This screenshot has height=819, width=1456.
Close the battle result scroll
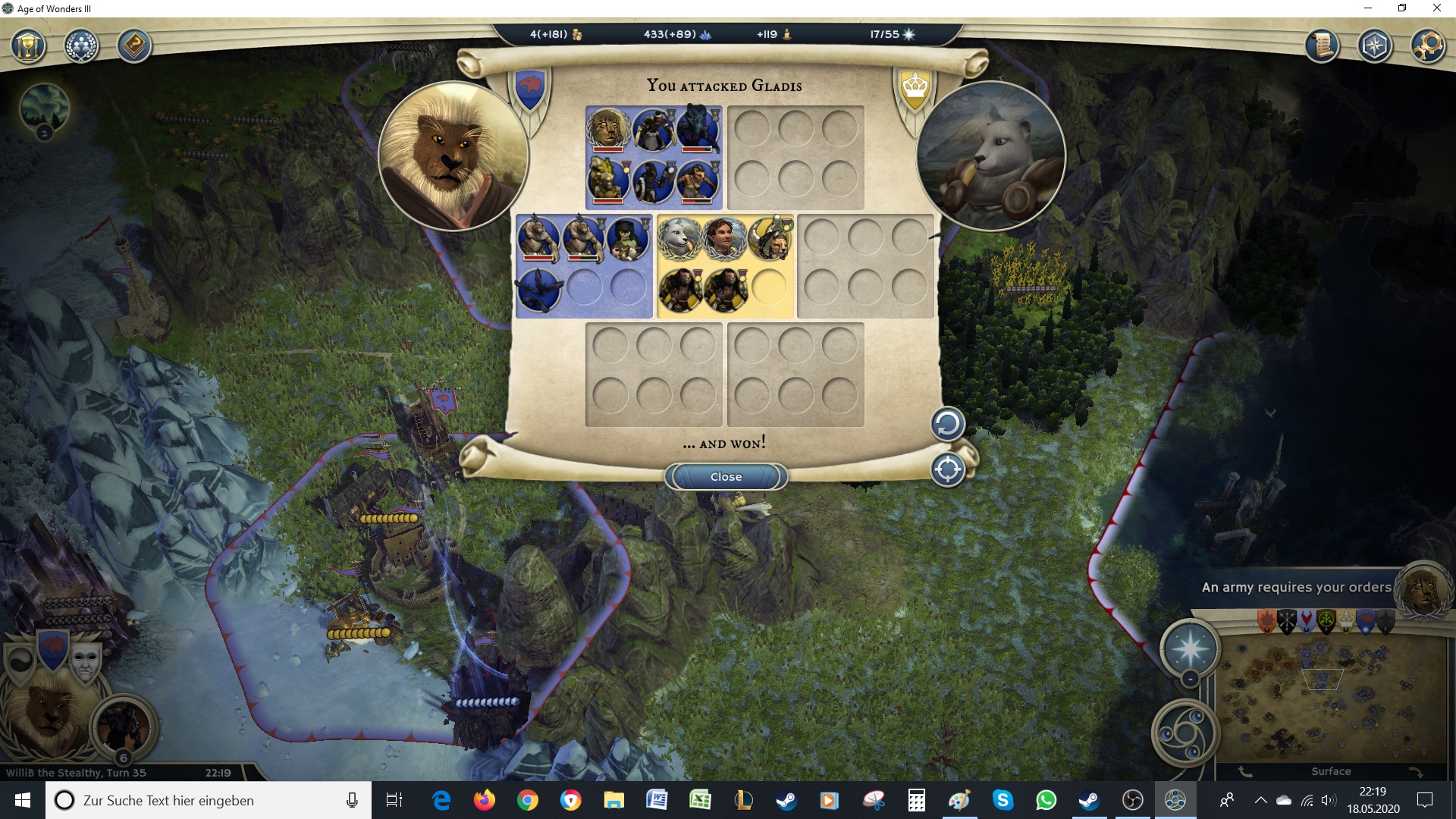click(726, 476)
